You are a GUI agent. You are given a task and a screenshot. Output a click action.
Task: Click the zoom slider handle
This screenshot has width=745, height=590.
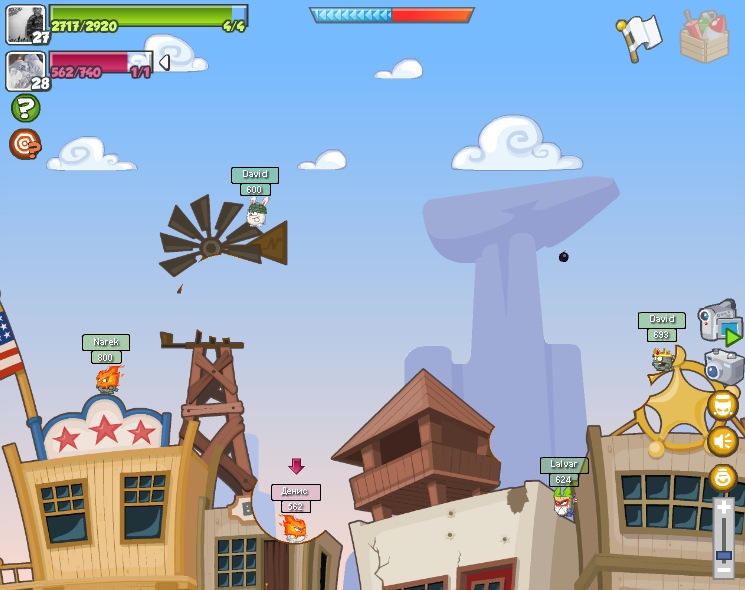723,554
